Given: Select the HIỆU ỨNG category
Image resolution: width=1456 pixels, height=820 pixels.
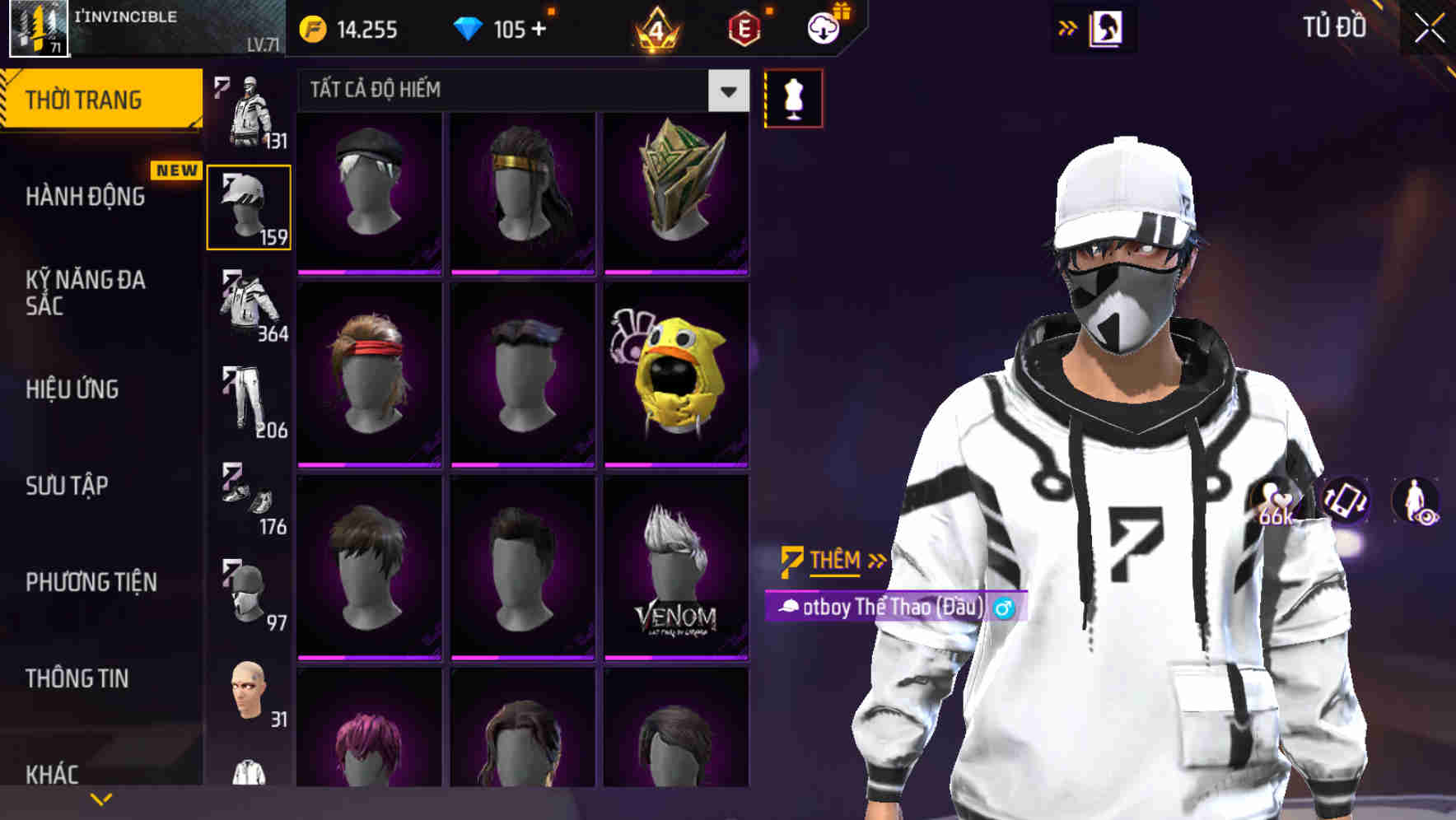Looking at the screenshot, I should pyautogui.click(x=72, y=389).
